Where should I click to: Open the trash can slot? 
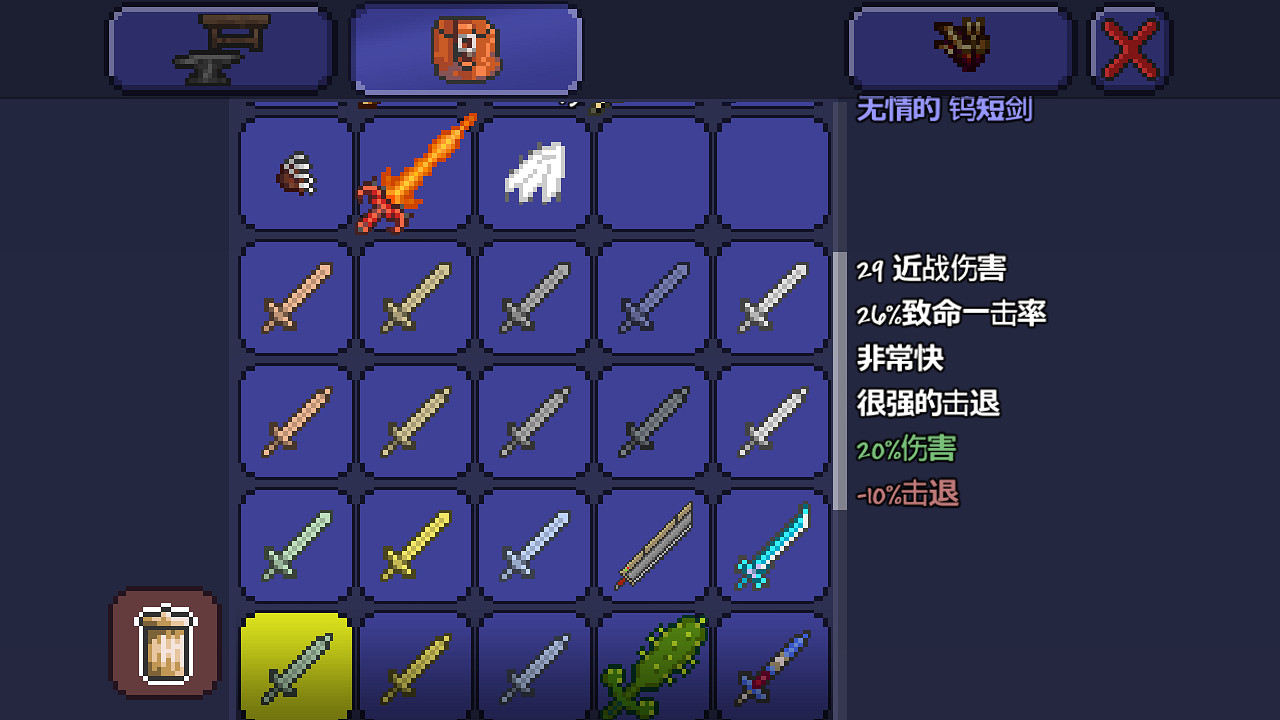164,643
